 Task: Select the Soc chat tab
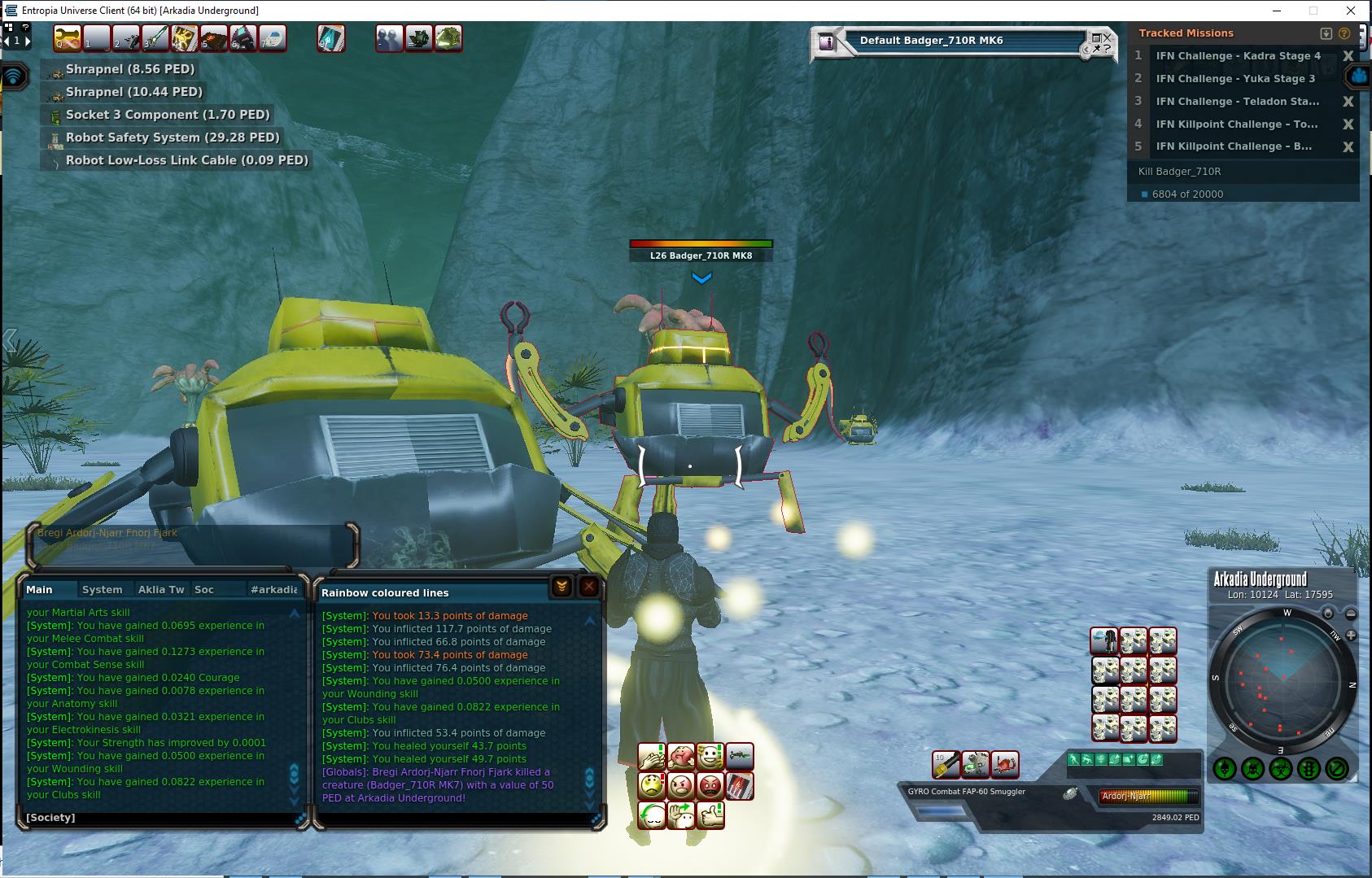(204, 589)
